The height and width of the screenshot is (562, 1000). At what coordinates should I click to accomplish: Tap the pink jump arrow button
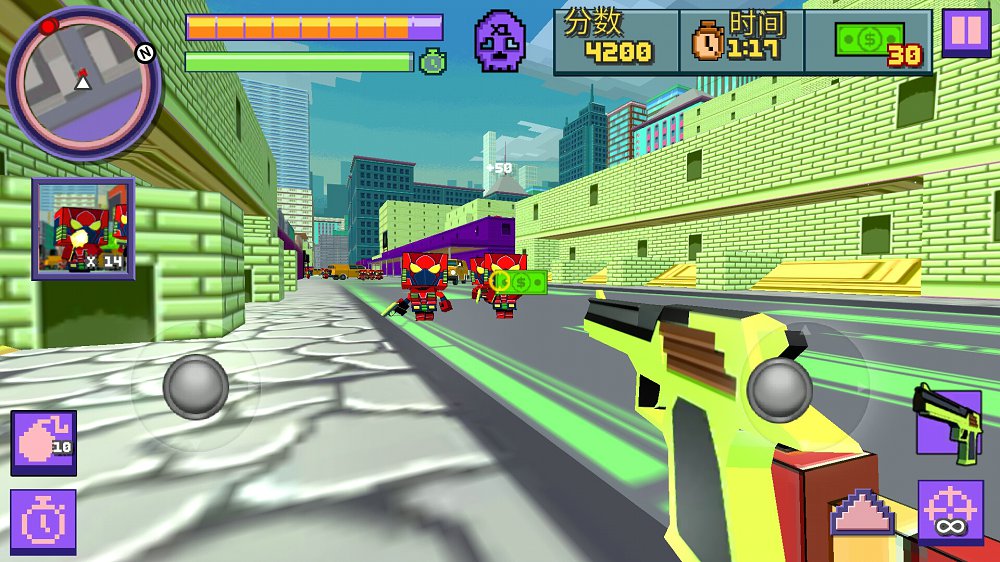coord(862,514)
